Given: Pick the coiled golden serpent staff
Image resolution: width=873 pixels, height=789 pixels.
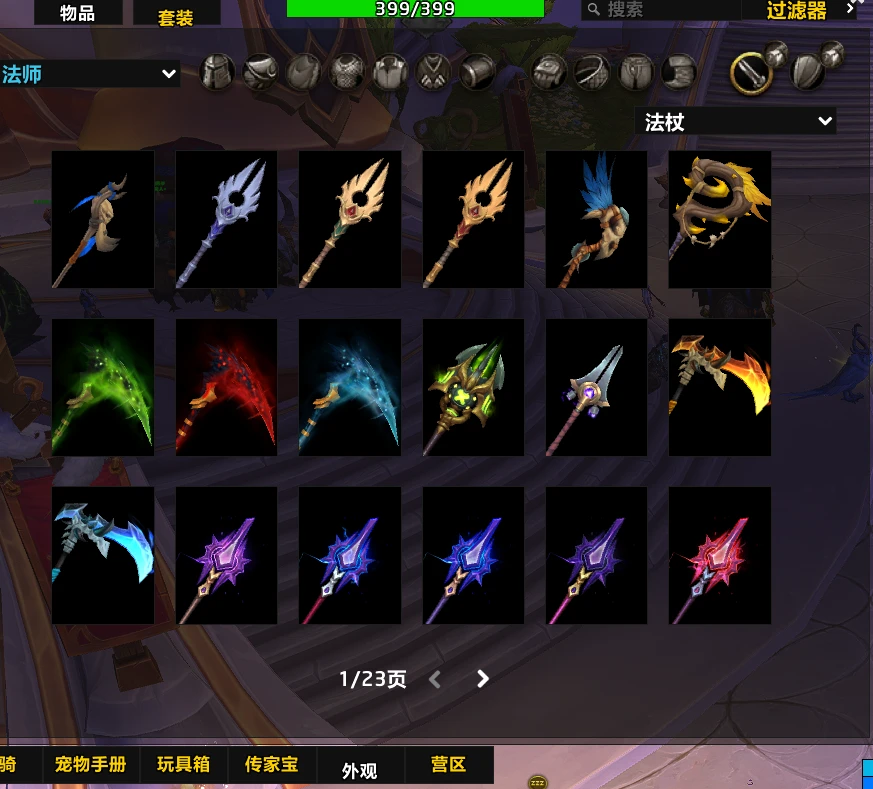Looking at the screenshot, I should (719, 219).
